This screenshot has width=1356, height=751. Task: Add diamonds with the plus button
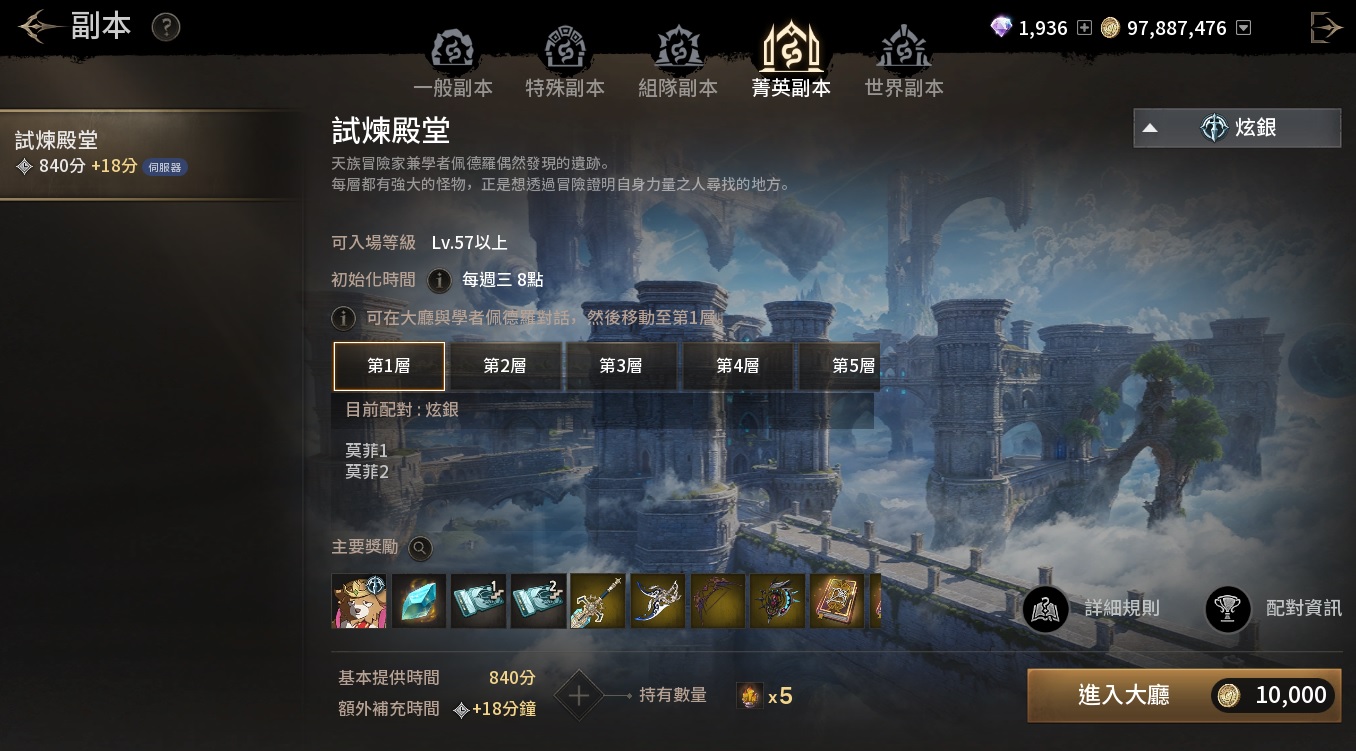coord(1084,28)
